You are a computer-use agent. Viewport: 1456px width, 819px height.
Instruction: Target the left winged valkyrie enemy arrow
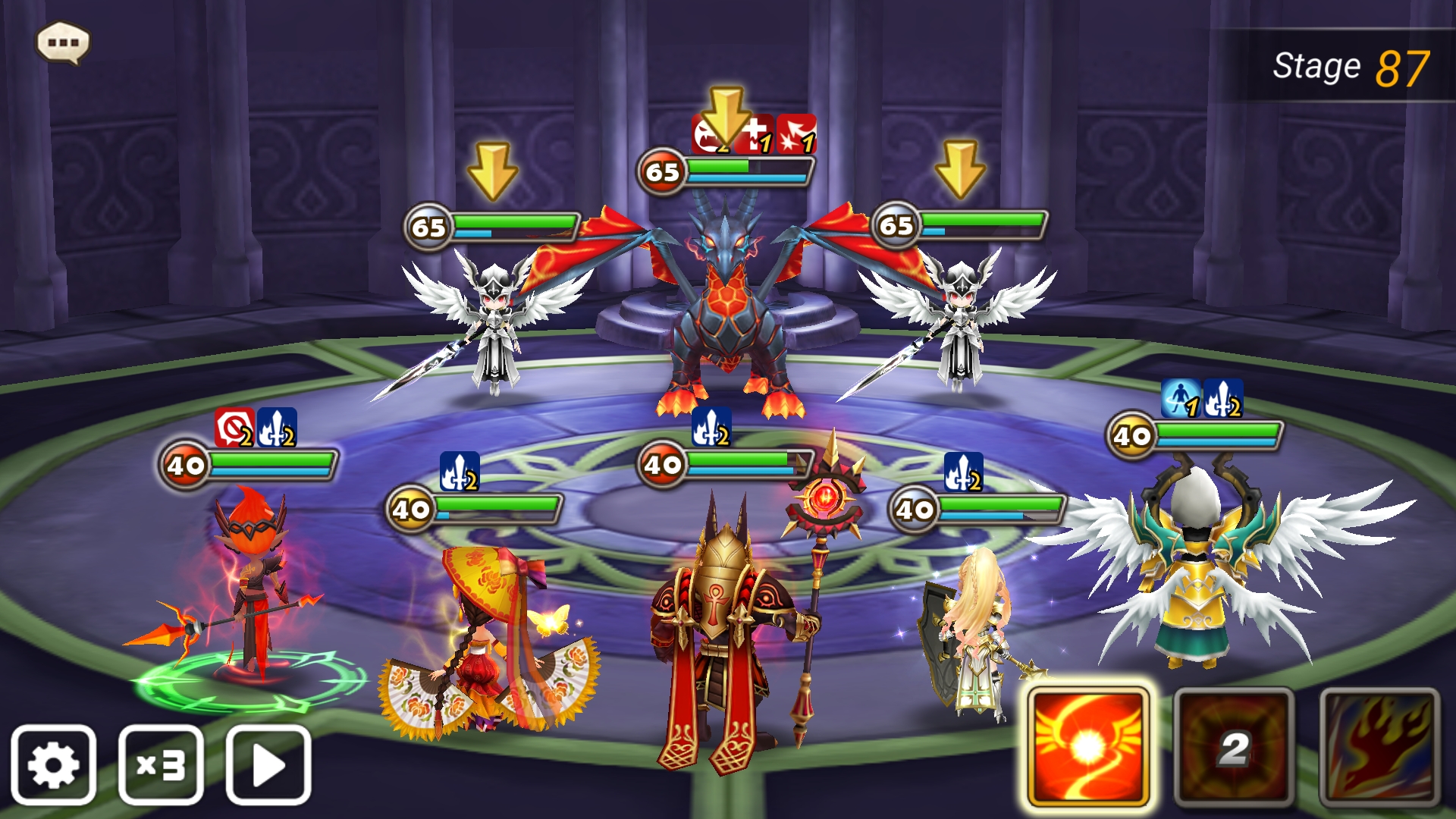492,171
